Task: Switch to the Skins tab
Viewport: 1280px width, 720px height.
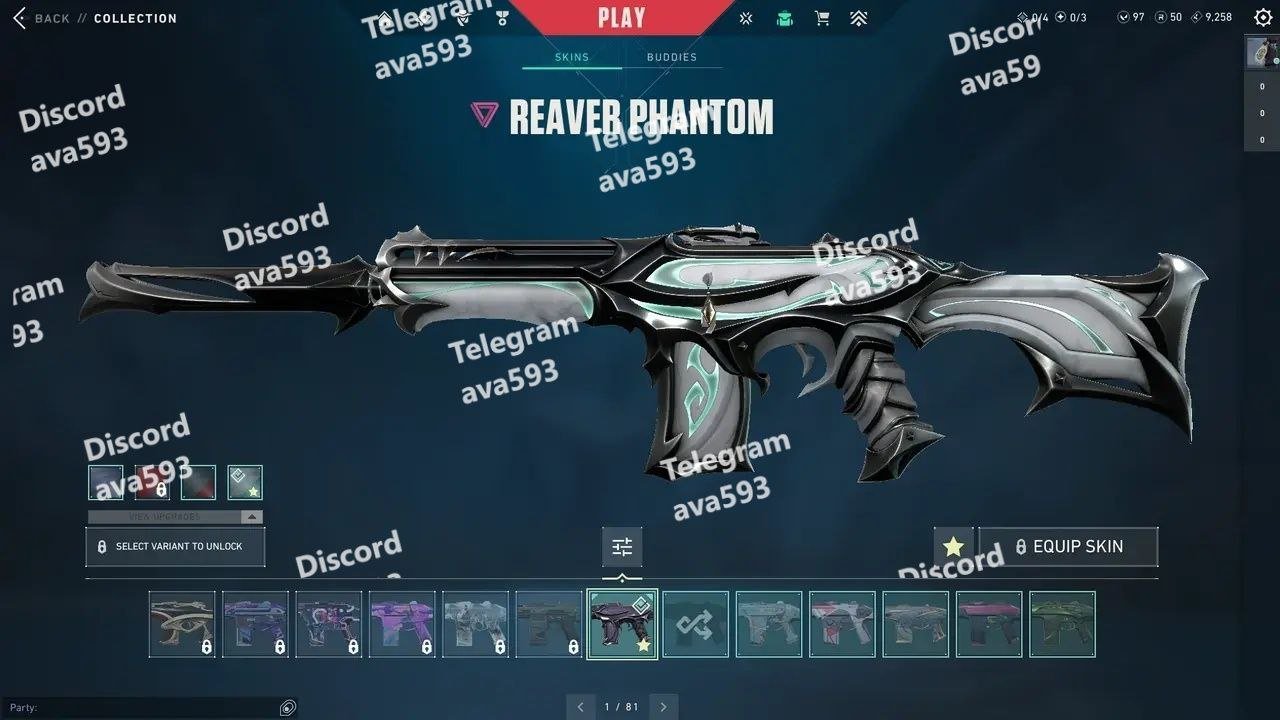Action: pos(572,57)
